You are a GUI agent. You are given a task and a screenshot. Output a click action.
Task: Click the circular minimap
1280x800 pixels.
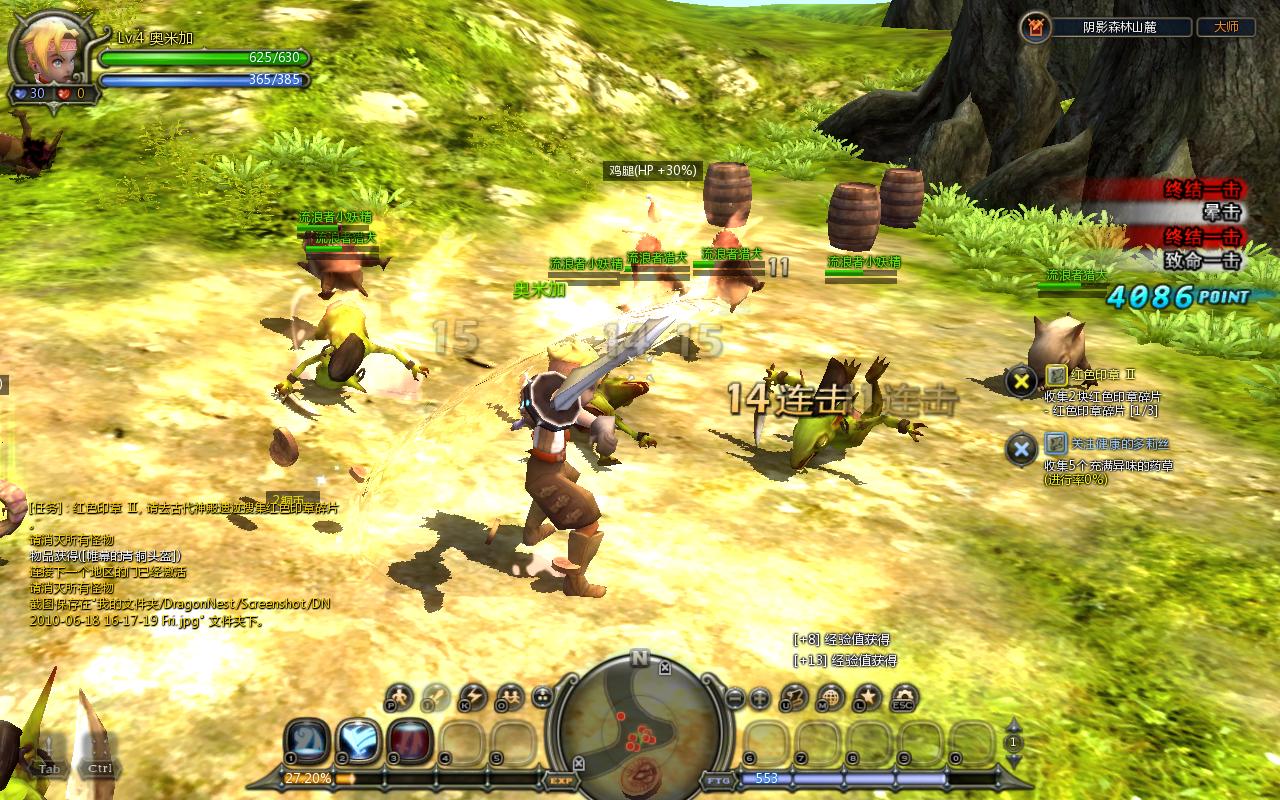639,722
